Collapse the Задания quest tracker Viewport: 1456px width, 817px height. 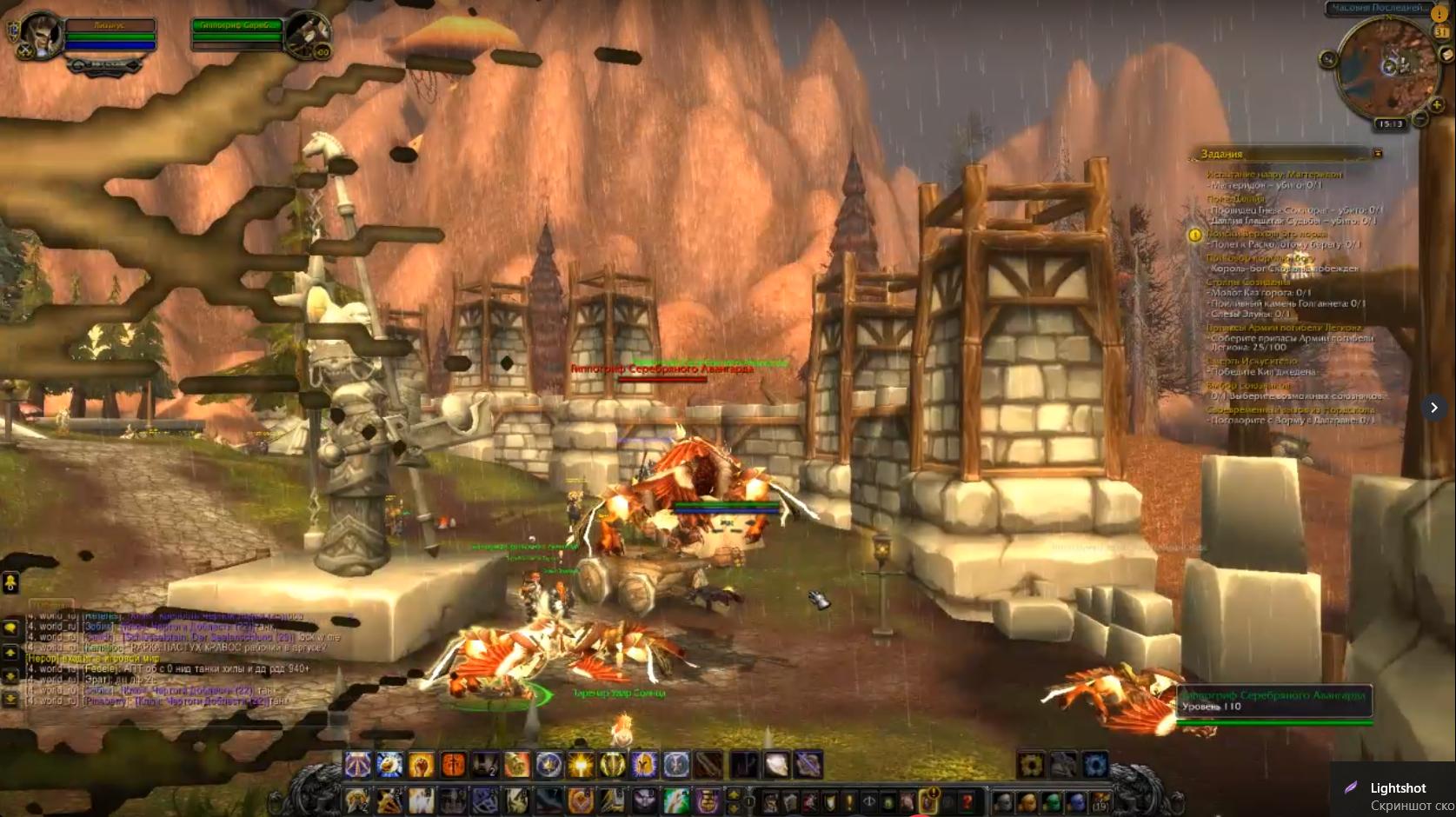click(x=1378, y=154)
